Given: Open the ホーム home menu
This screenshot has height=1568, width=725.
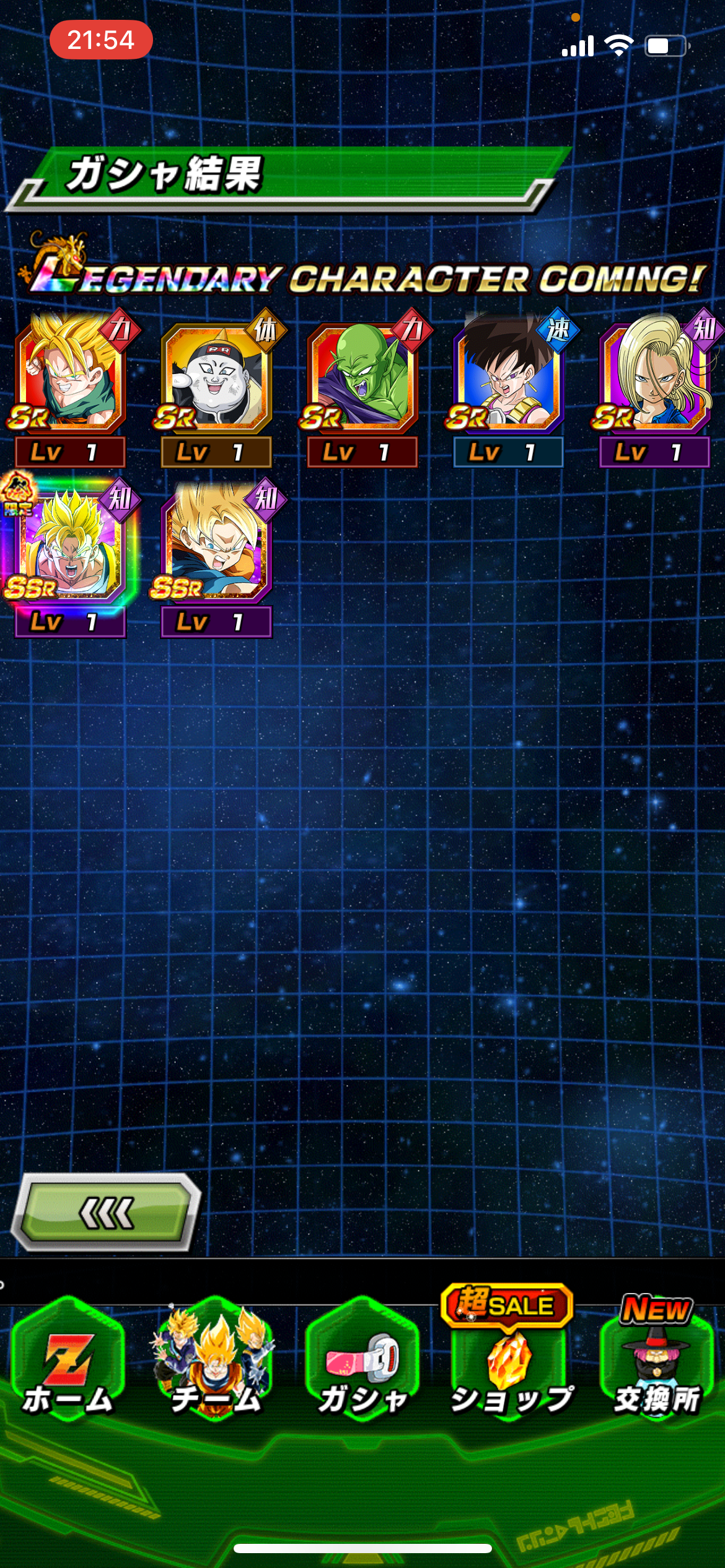Looking at the screenshot, I should [68, 1361].
